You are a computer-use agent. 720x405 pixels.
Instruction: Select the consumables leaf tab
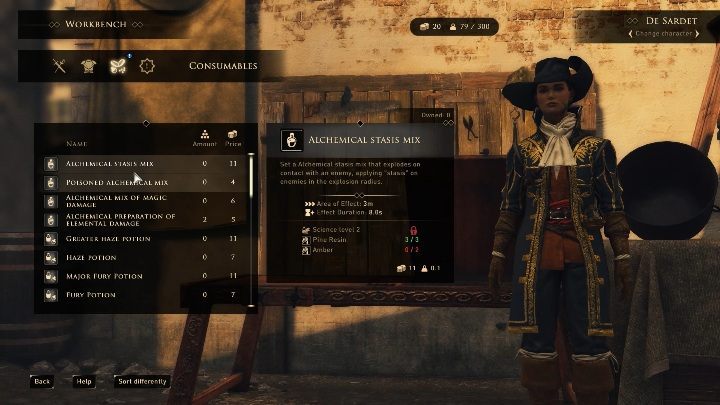coord(116,66)
